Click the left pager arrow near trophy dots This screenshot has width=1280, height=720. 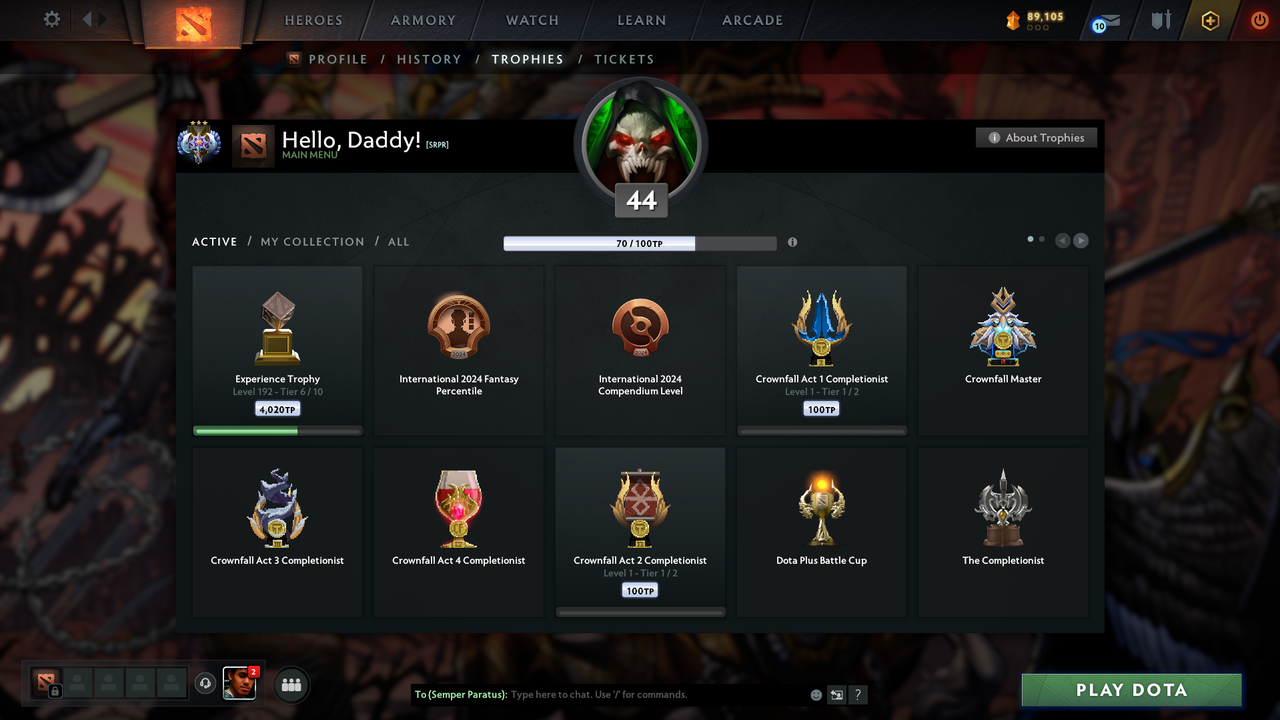click(x=1062, y=240)
